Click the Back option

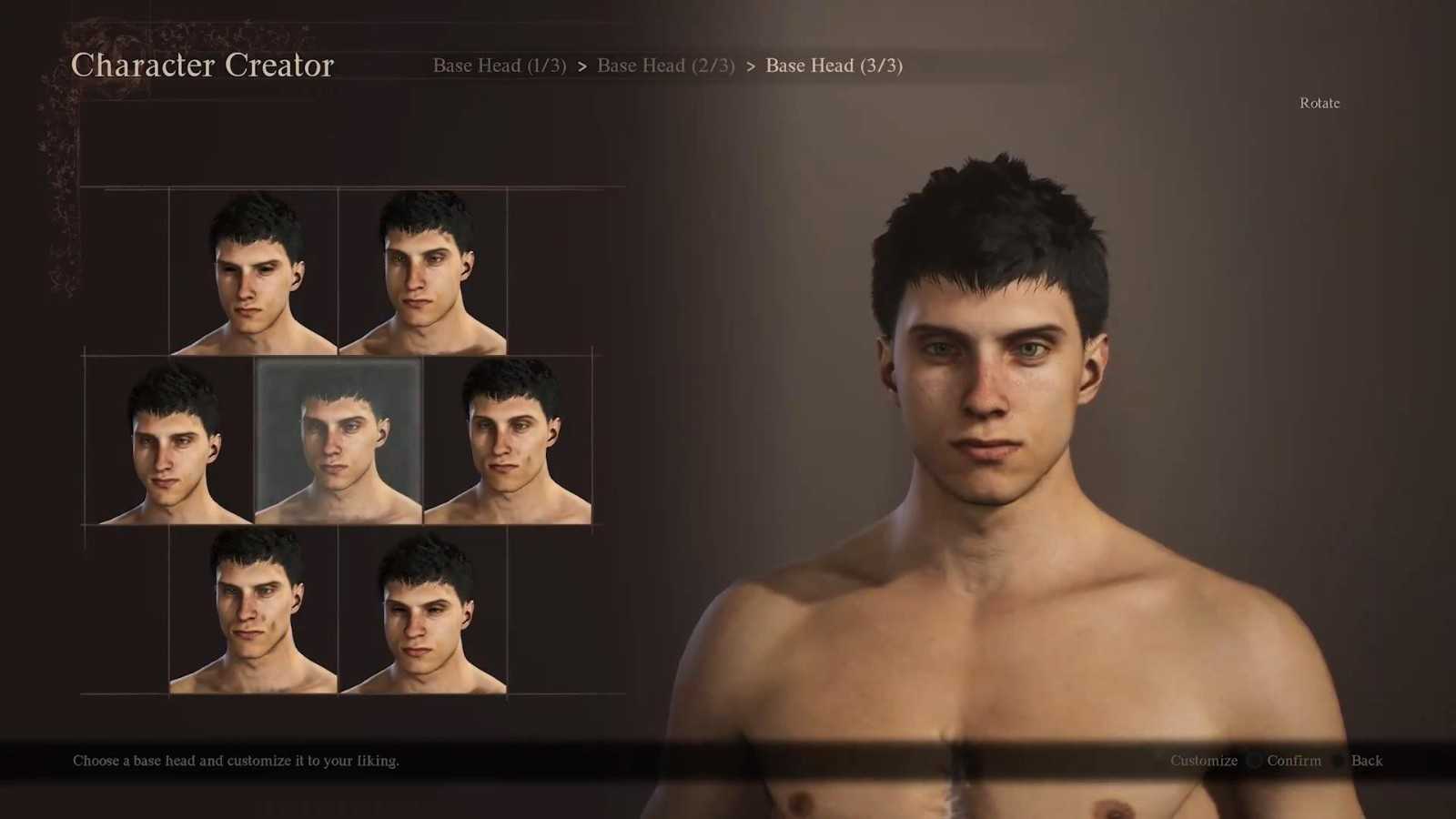pyautogui.click(x=1366, y=761)
